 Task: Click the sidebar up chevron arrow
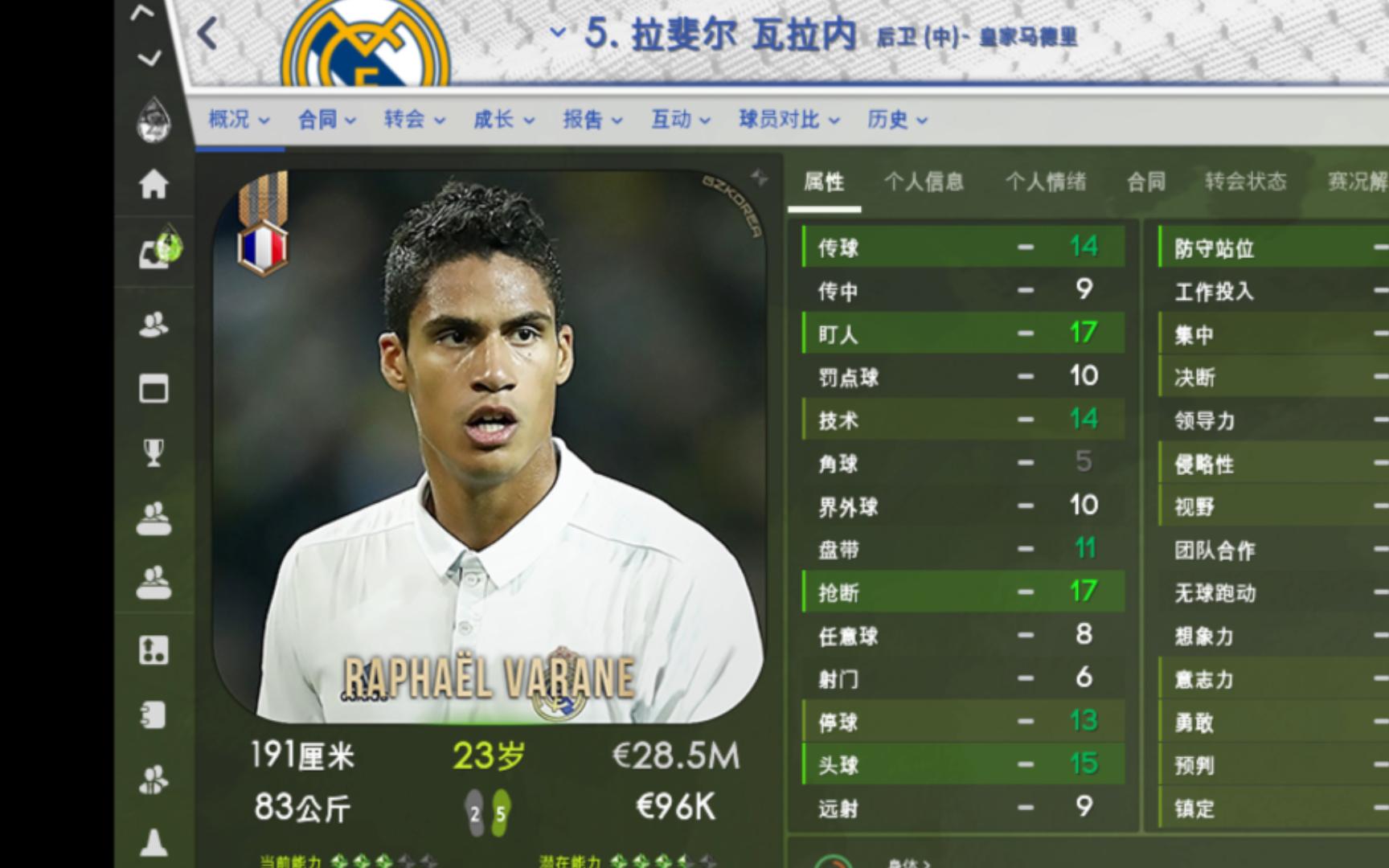(142, 12)
